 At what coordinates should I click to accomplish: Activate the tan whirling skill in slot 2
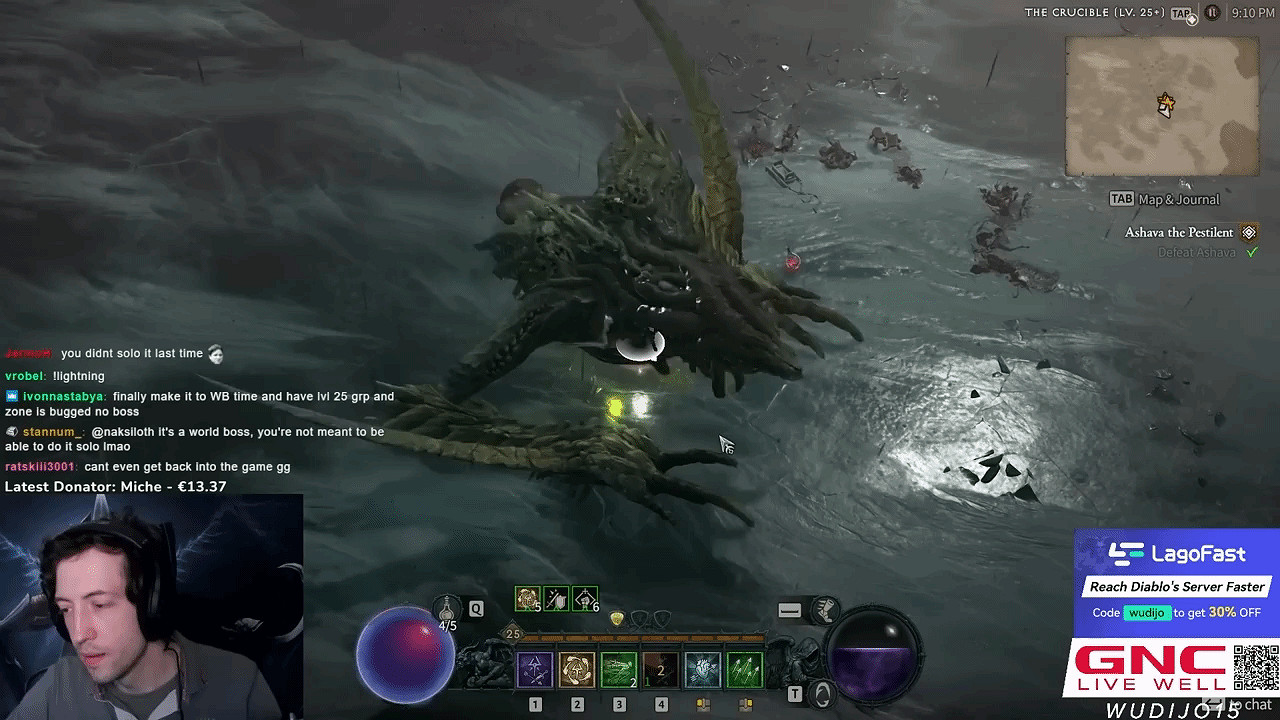tap(577, 669)
